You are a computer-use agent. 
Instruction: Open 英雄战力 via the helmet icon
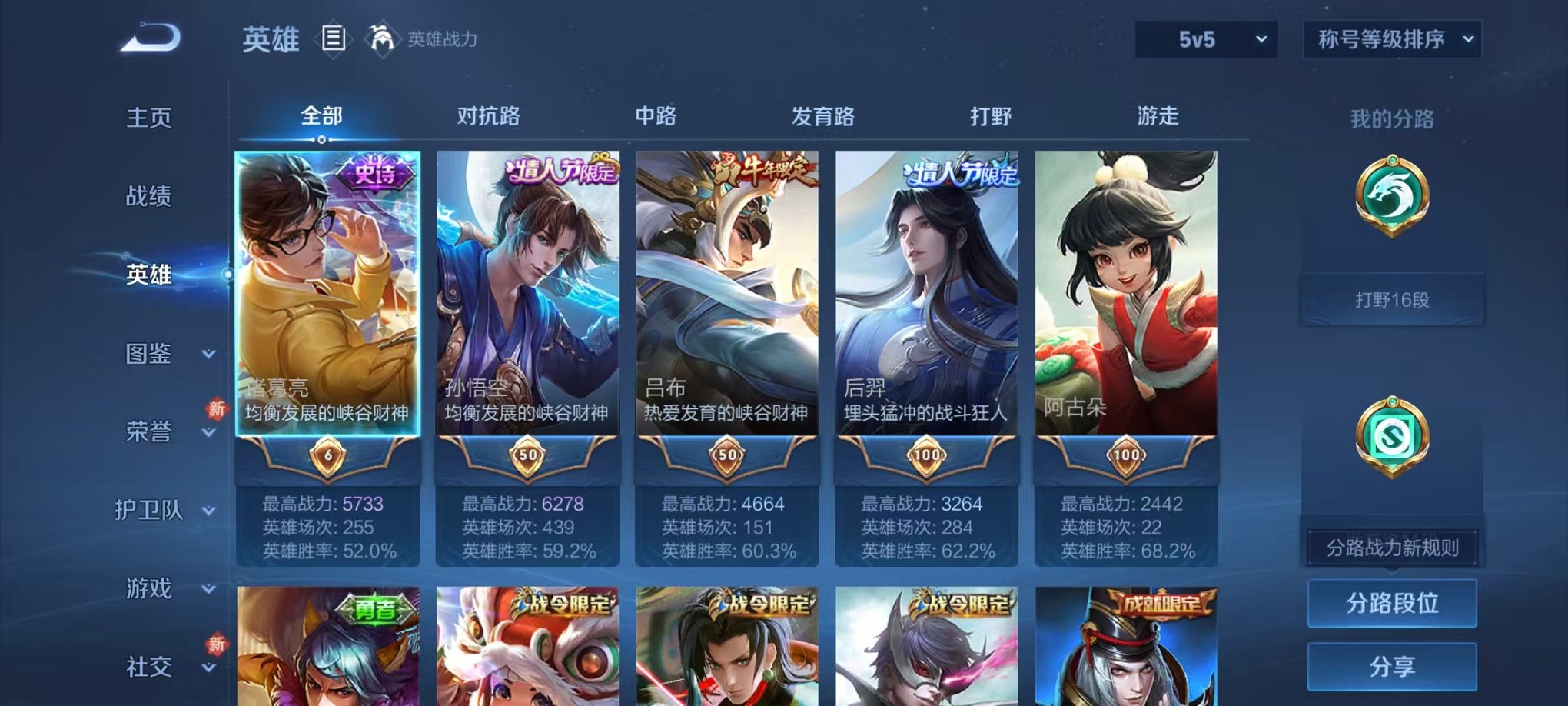pos(381,37)
